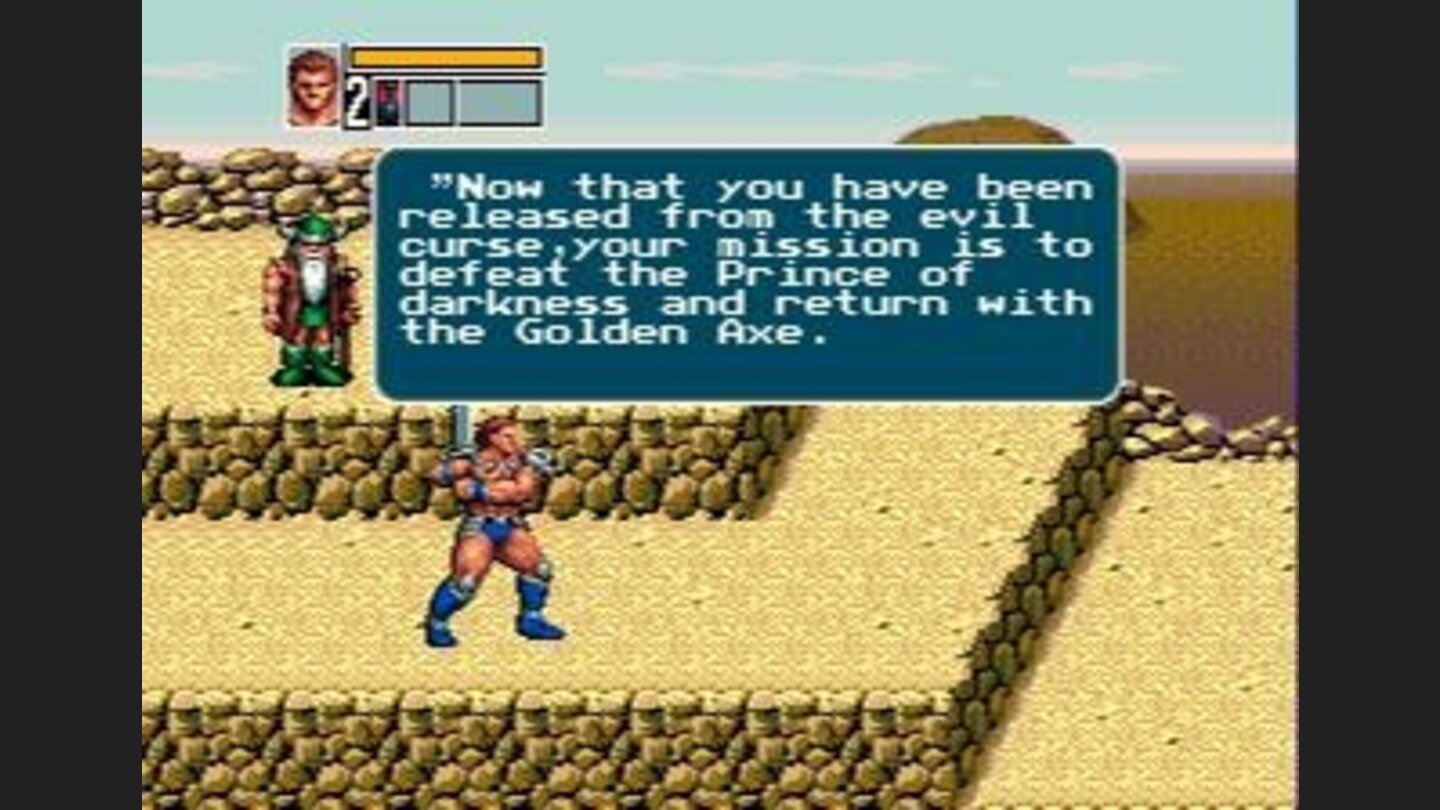Click the yellow health bar

[x=445, y=58]
